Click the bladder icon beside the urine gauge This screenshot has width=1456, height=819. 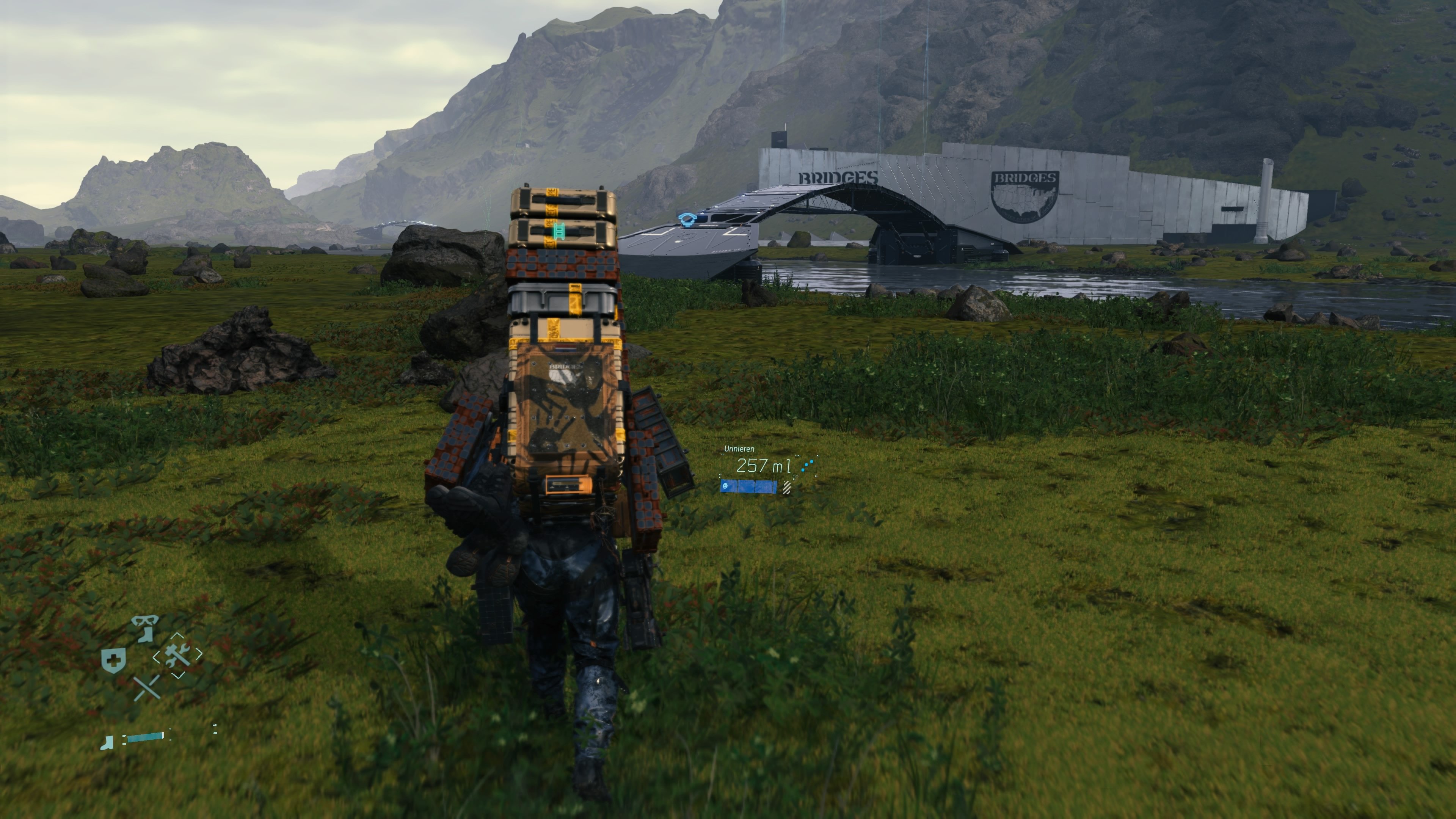pos(725,486)
